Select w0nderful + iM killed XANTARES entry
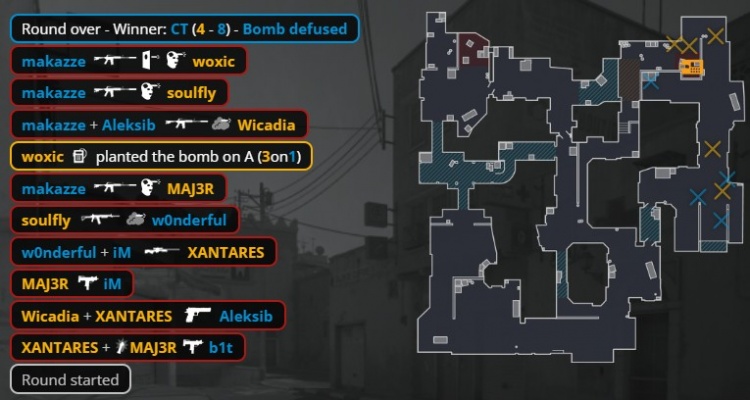The width and height of the screenshot is (750, 400). pyautogui.click(x=143, y=253)
